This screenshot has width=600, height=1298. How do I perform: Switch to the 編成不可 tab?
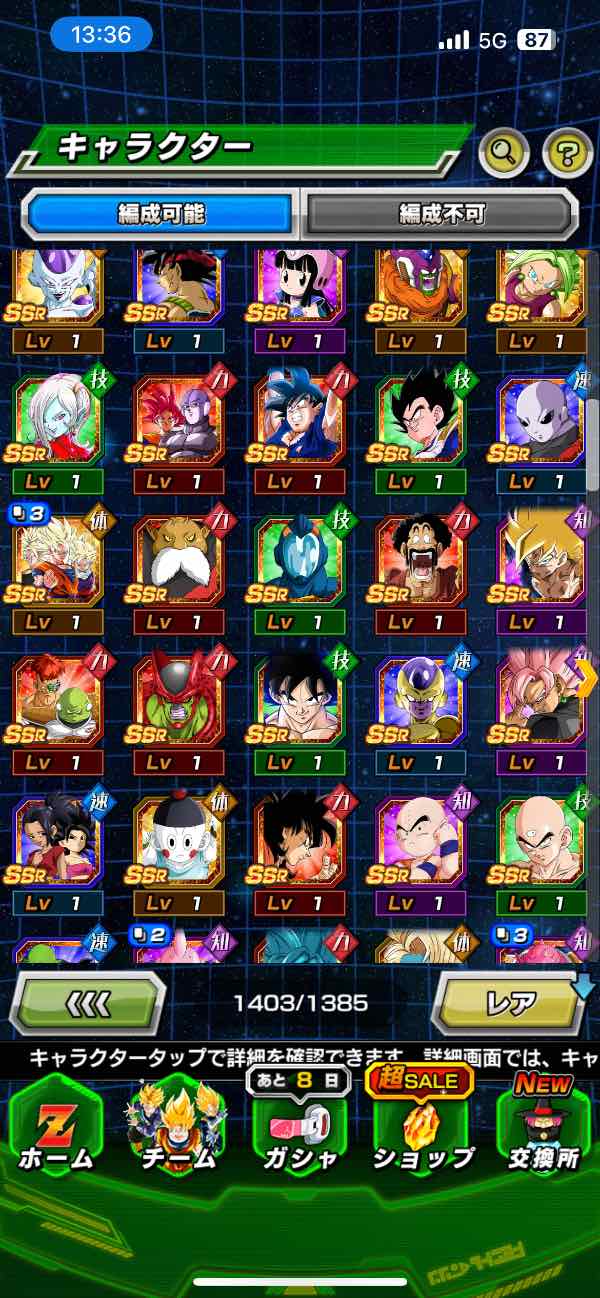pos(441,213)
